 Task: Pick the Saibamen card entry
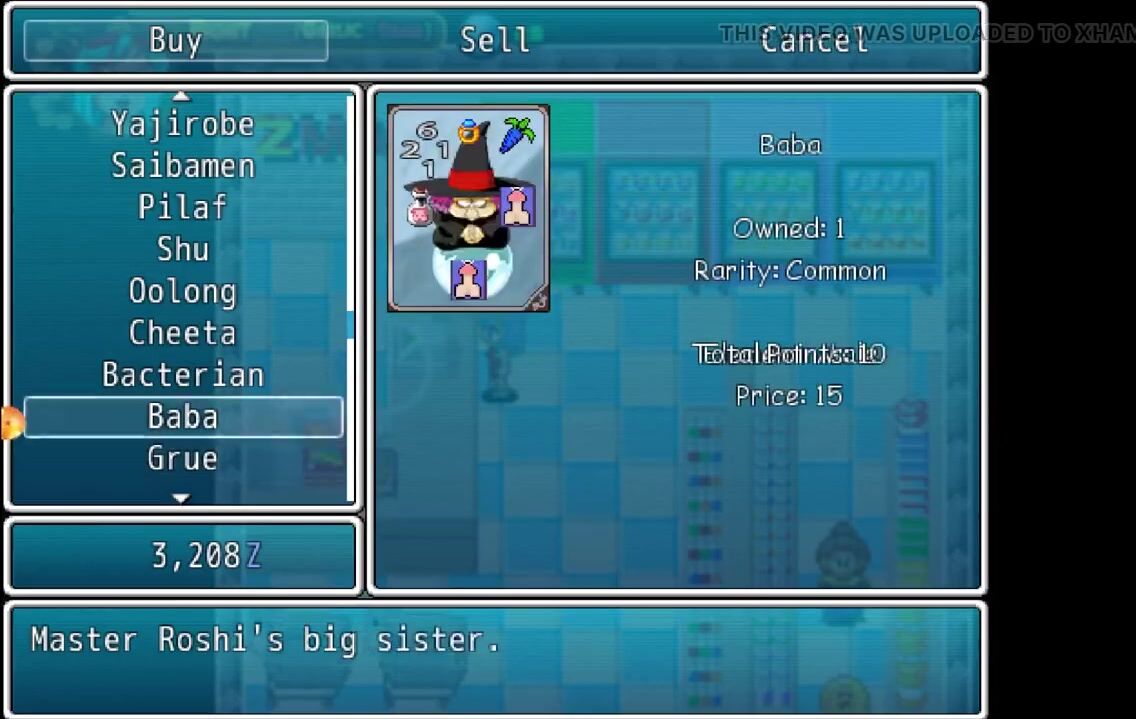tap(182, 166)
